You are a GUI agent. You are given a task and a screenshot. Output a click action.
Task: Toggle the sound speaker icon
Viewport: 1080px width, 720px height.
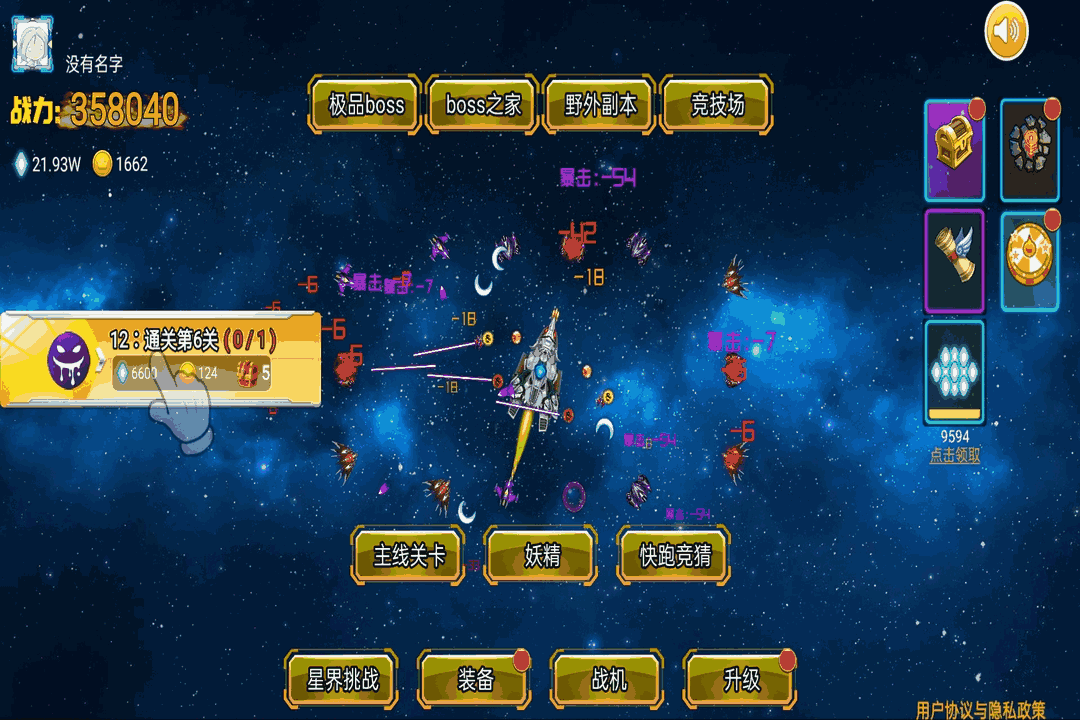[1006, 32]
